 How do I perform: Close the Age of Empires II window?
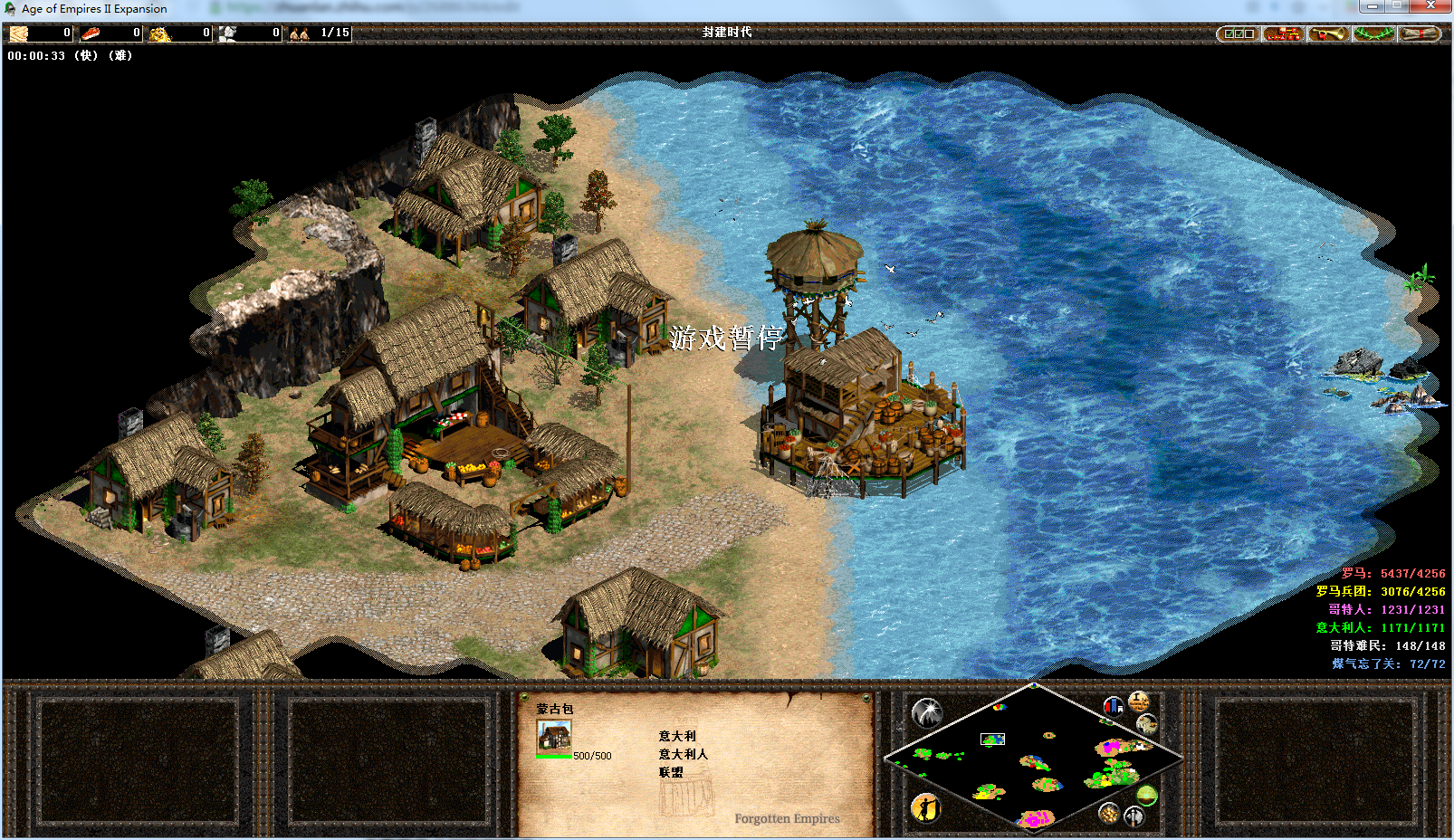[x=1430, y=6]
